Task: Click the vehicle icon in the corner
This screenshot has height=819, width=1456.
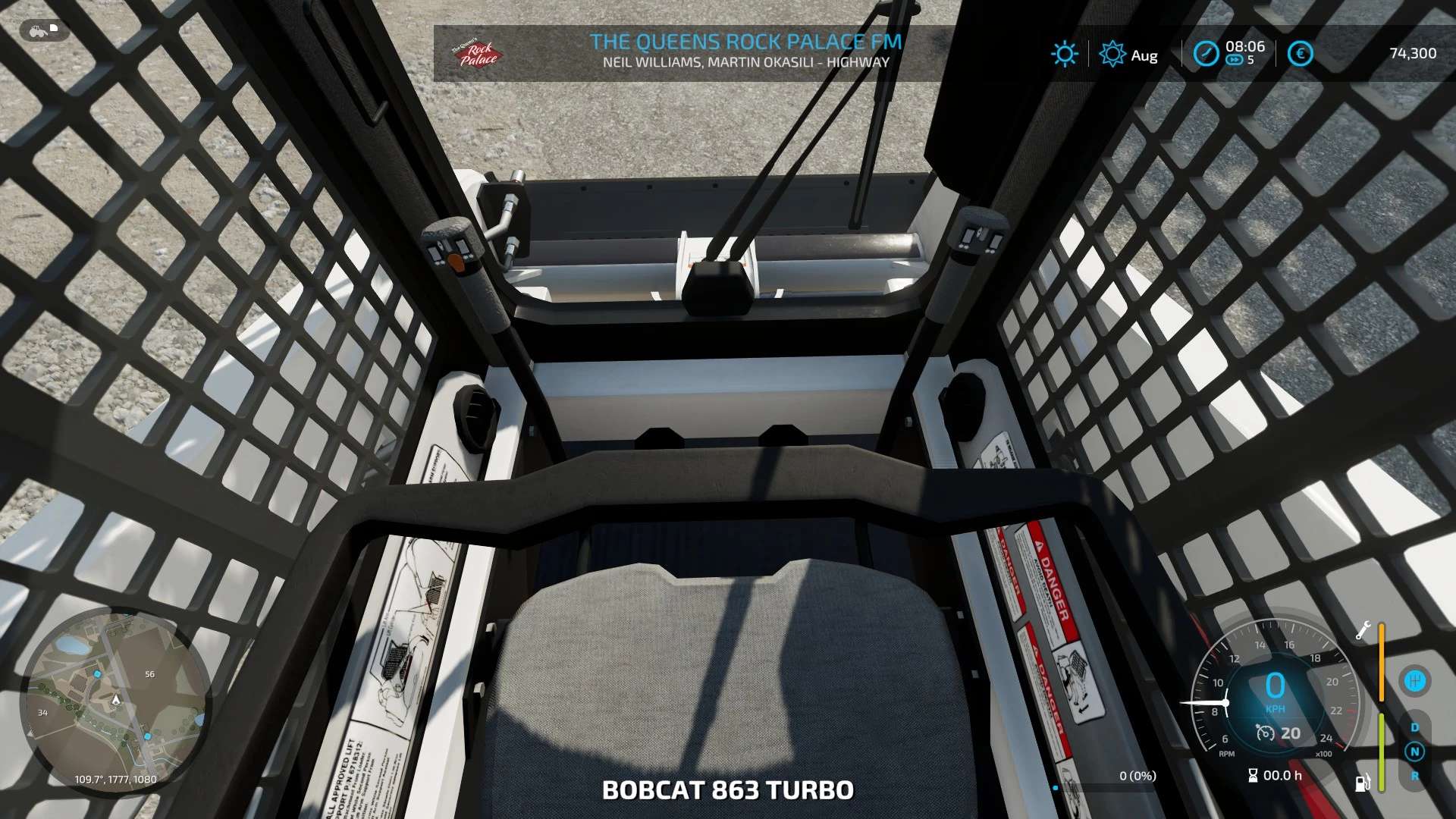Action: [44, 31]
